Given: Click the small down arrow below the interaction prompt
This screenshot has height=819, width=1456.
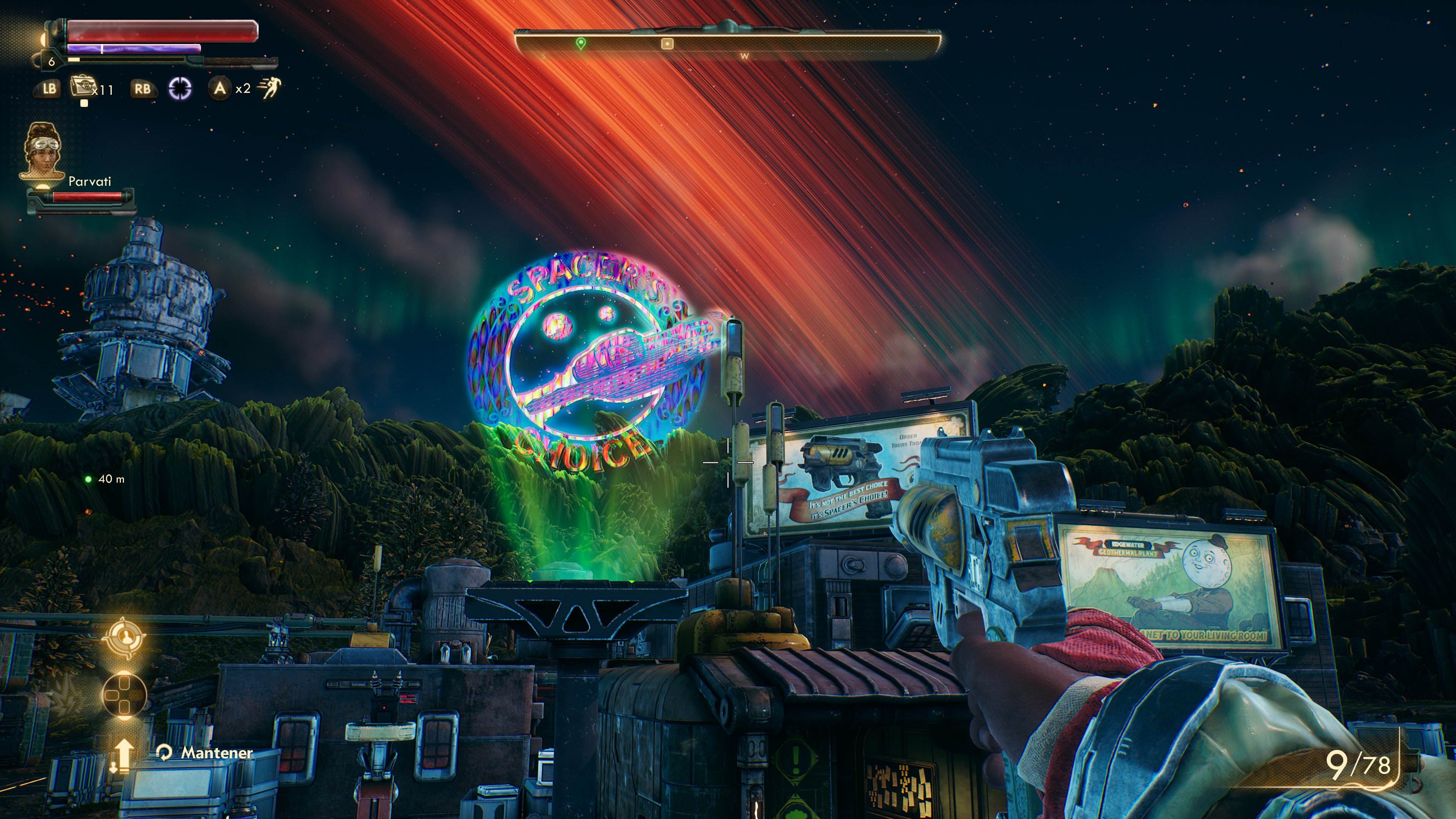Looking at the screenshot, I should [114, 768].
